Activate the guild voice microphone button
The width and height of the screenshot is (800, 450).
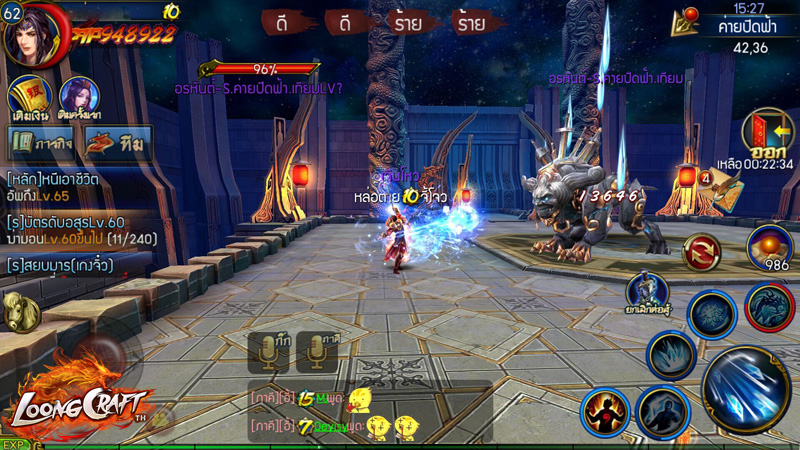268,352
